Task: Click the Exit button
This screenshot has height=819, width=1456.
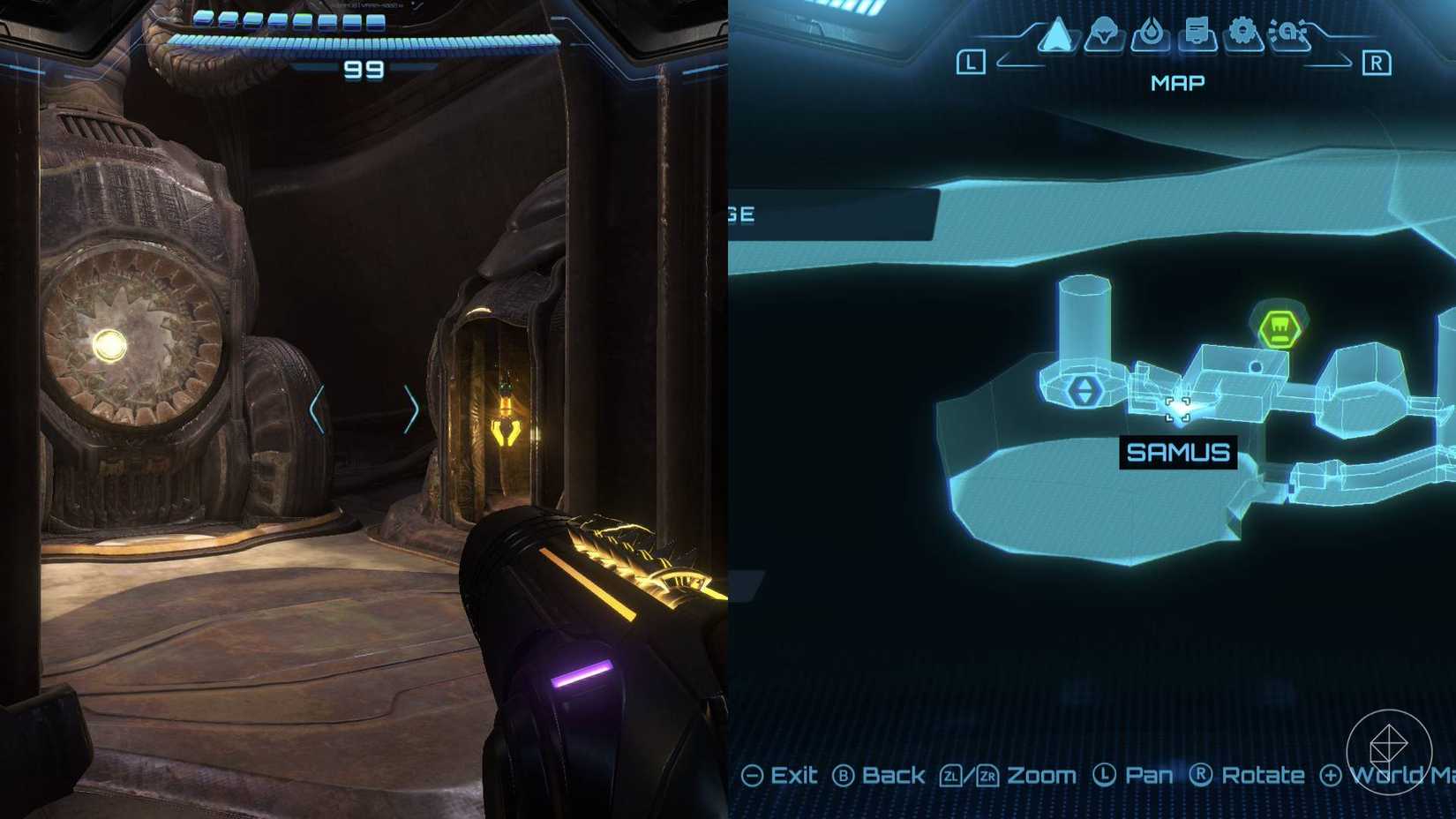Action: [x=784, y=775]
